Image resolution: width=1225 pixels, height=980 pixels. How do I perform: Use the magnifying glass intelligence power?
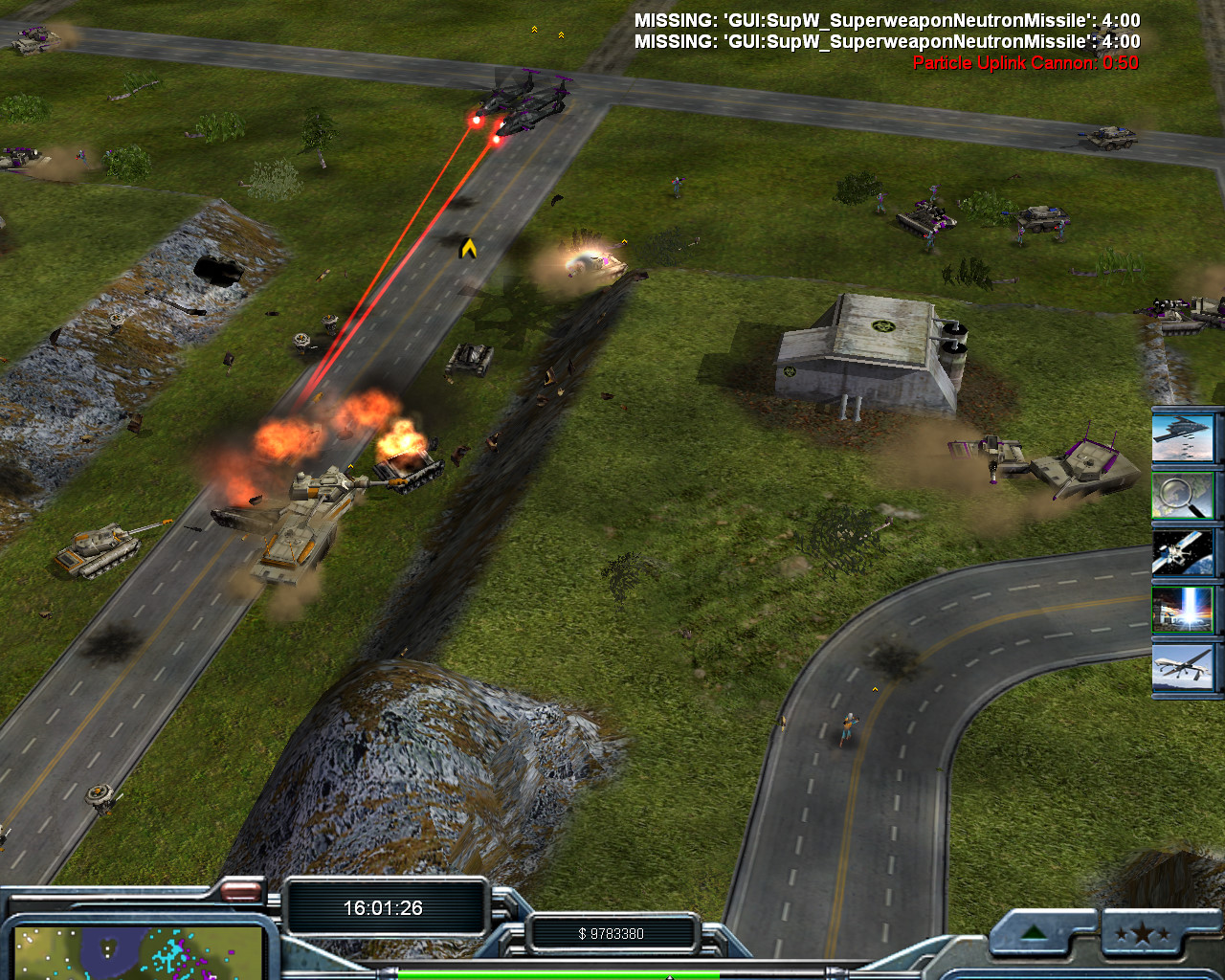coord(1184,495)
